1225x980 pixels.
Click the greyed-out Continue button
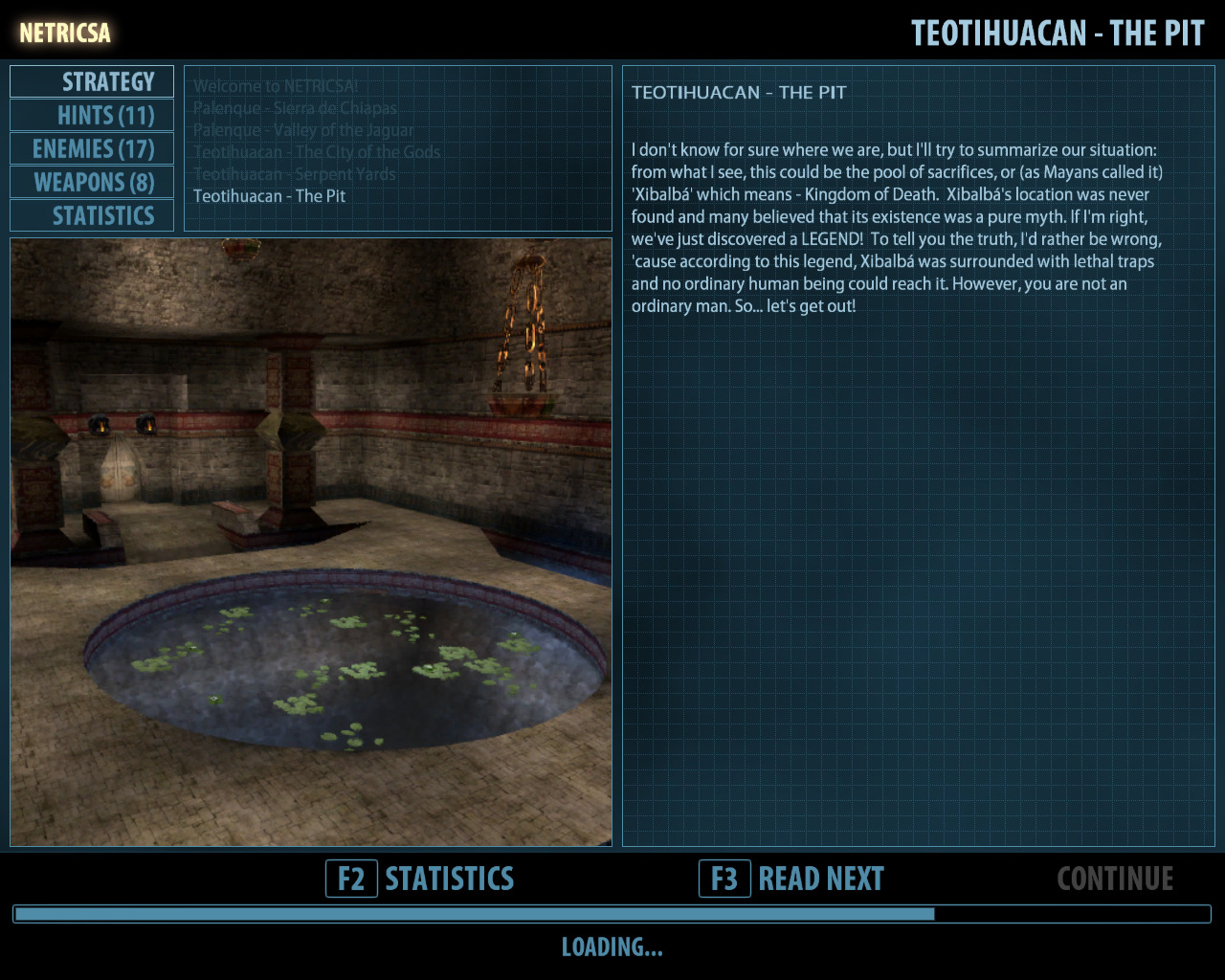click(x=1115, y=879)
